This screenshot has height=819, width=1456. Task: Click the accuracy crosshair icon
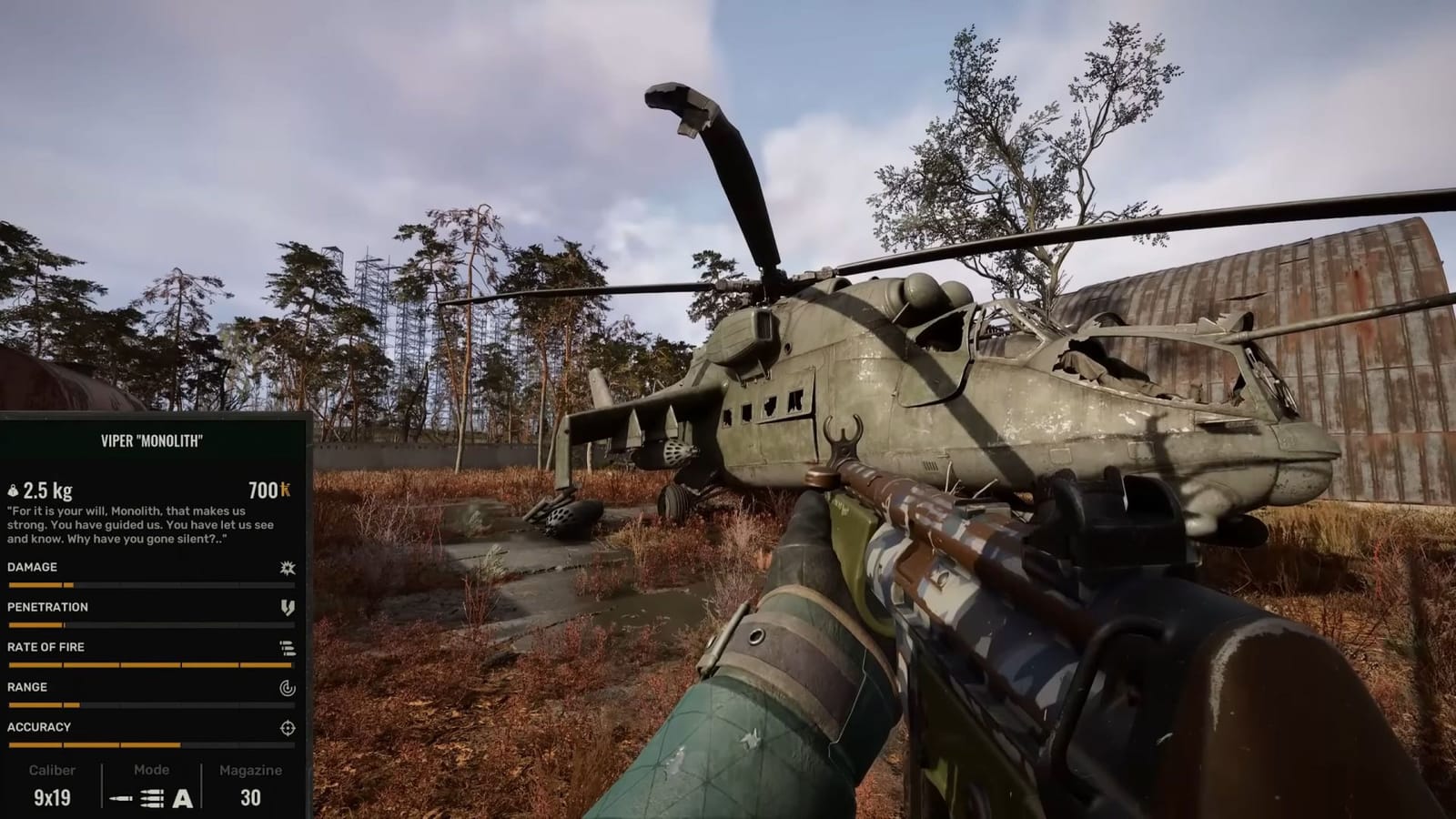[288, 726]
